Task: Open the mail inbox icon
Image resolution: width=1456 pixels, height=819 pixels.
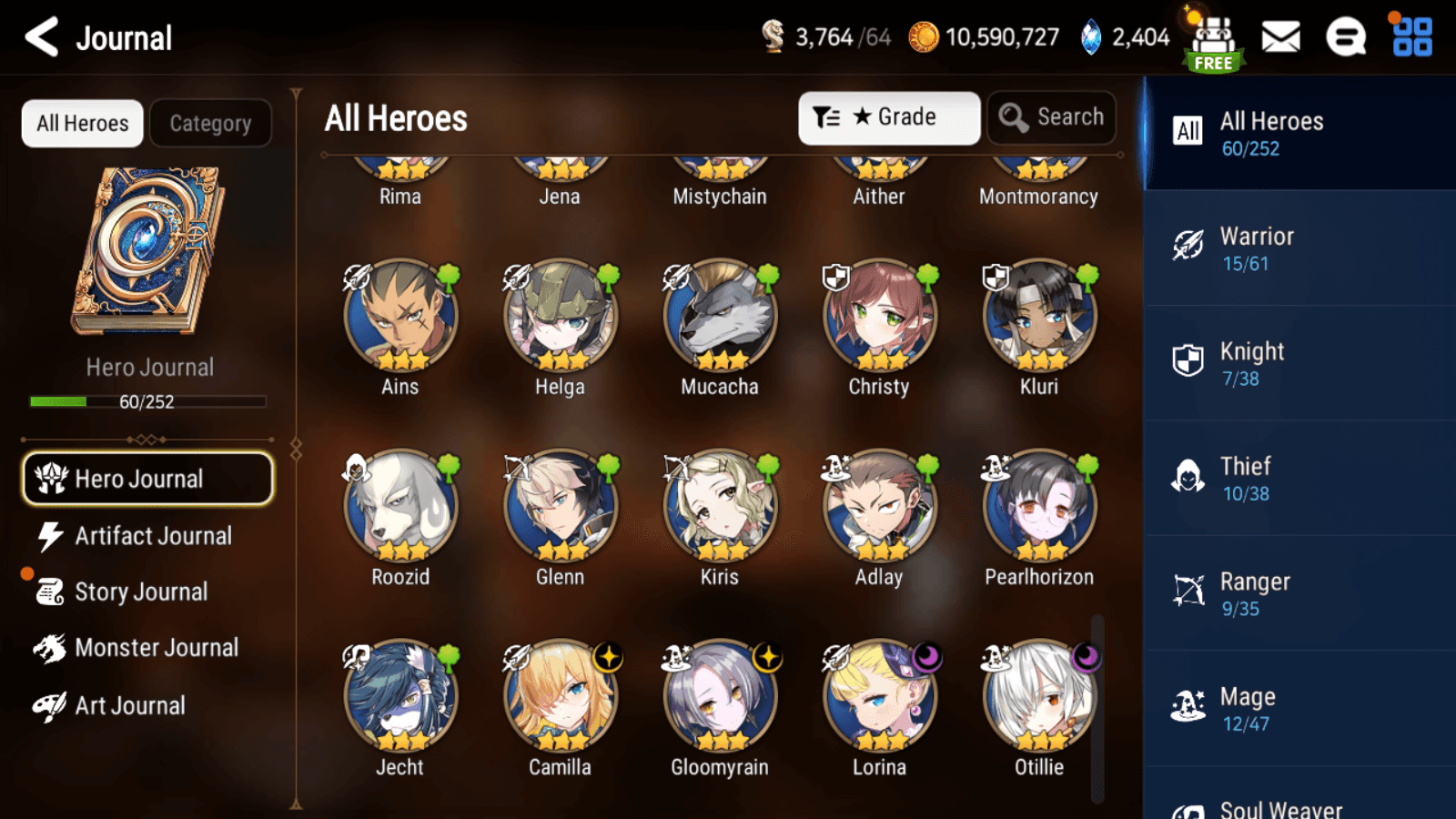Action: [1280, 36]
